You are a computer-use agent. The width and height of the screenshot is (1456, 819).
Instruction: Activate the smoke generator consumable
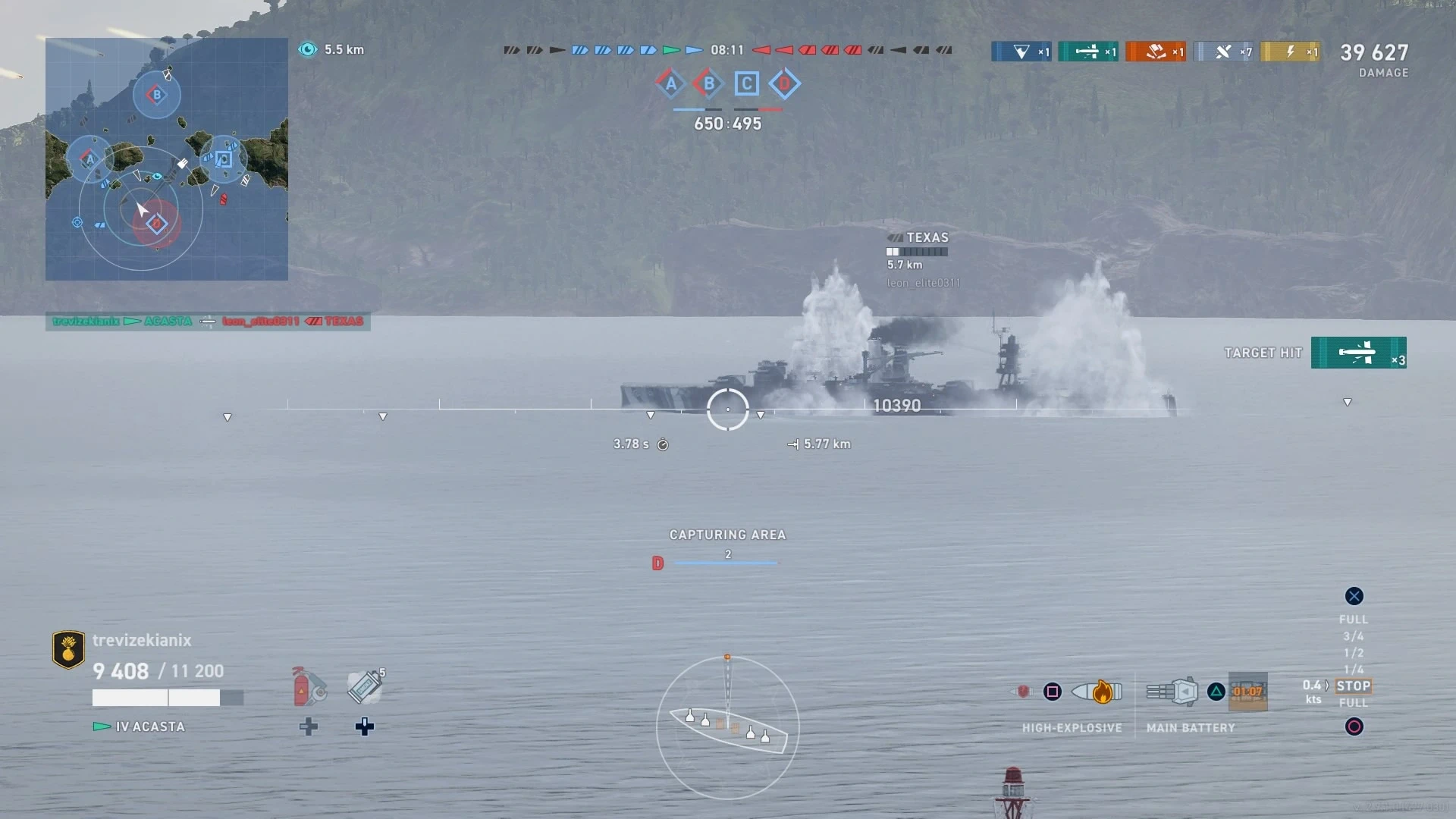click(365, 687)
